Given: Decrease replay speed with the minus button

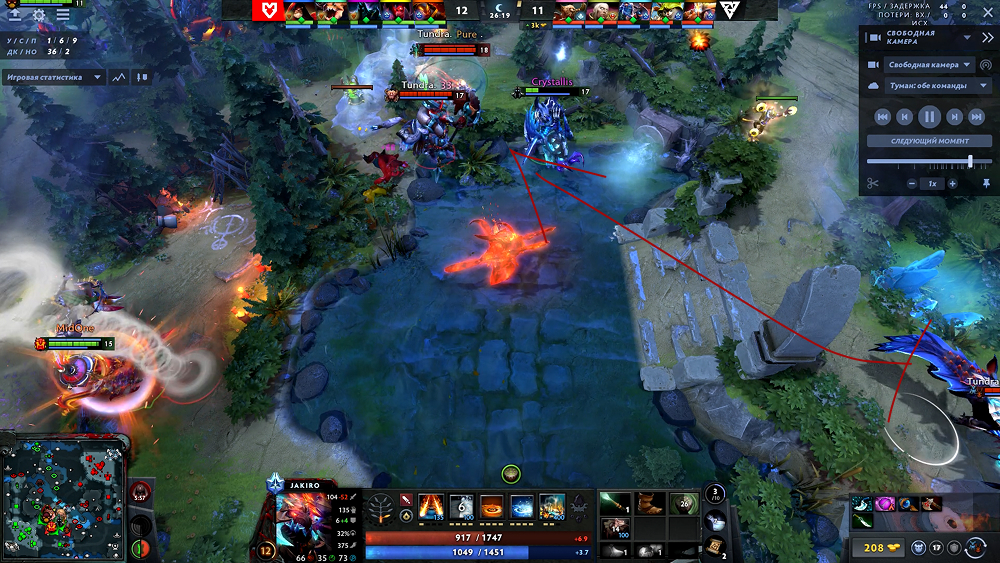Looking at the screenshot, I should 912,184.
